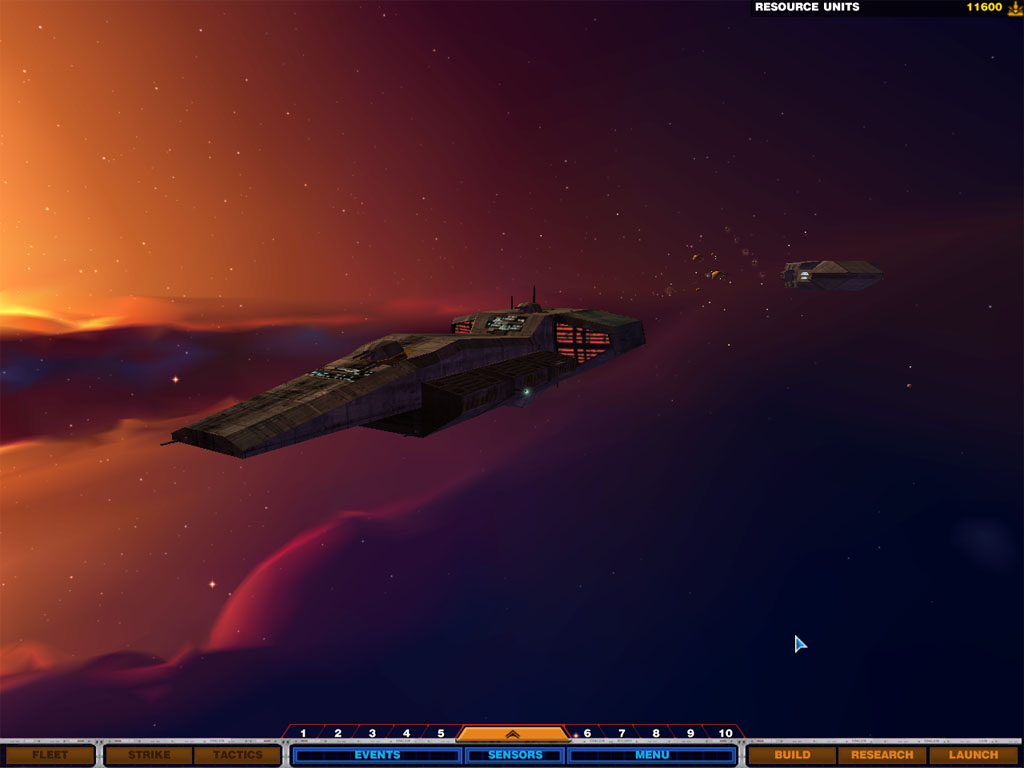Viewport: 1024px width, 768px height.
Task: Select control group 10 tab
Action: tap(726, 733)
